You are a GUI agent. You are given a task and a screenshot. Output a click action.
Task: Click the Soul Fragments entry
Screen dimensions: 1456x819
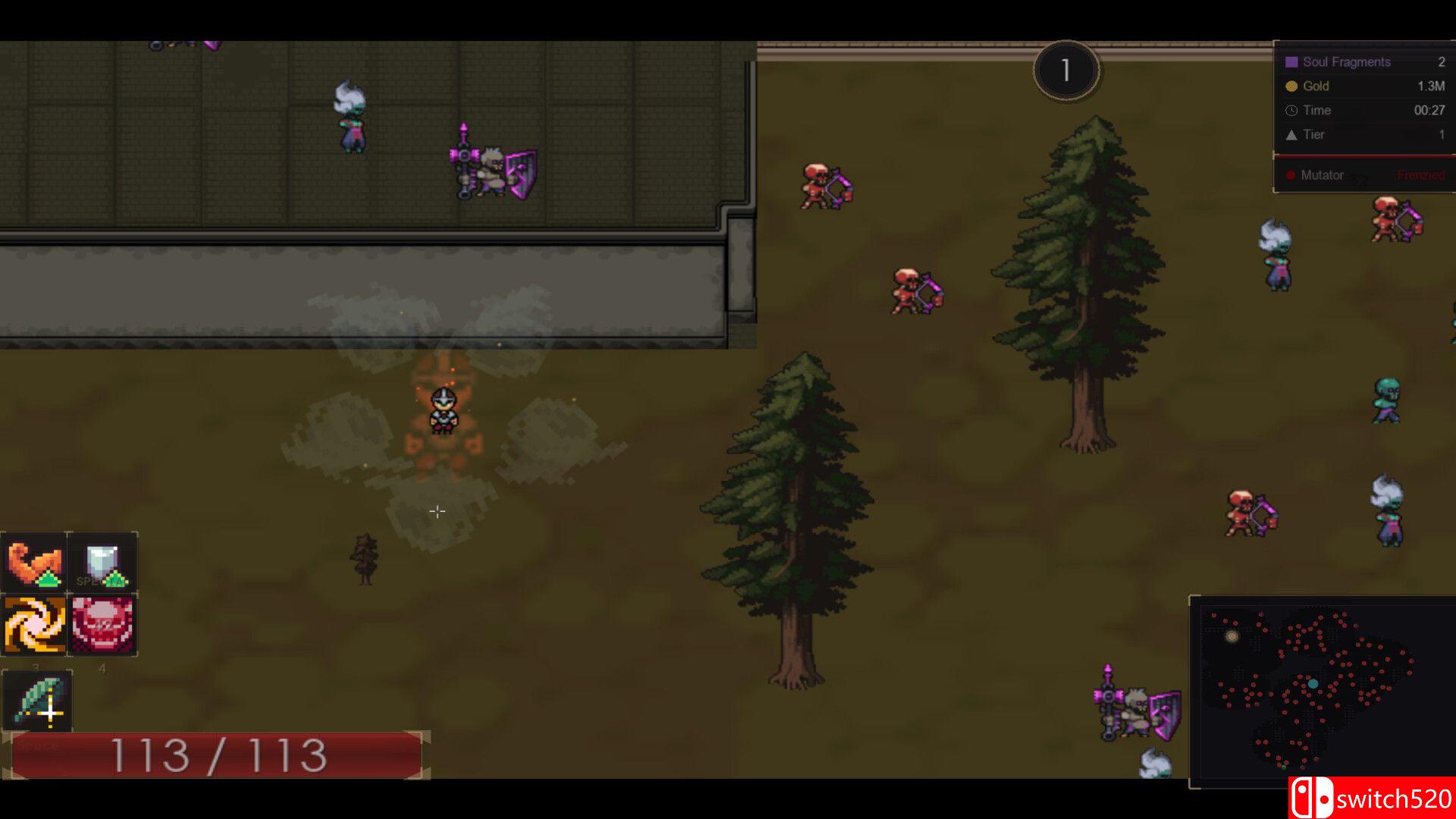(1363, 62)
